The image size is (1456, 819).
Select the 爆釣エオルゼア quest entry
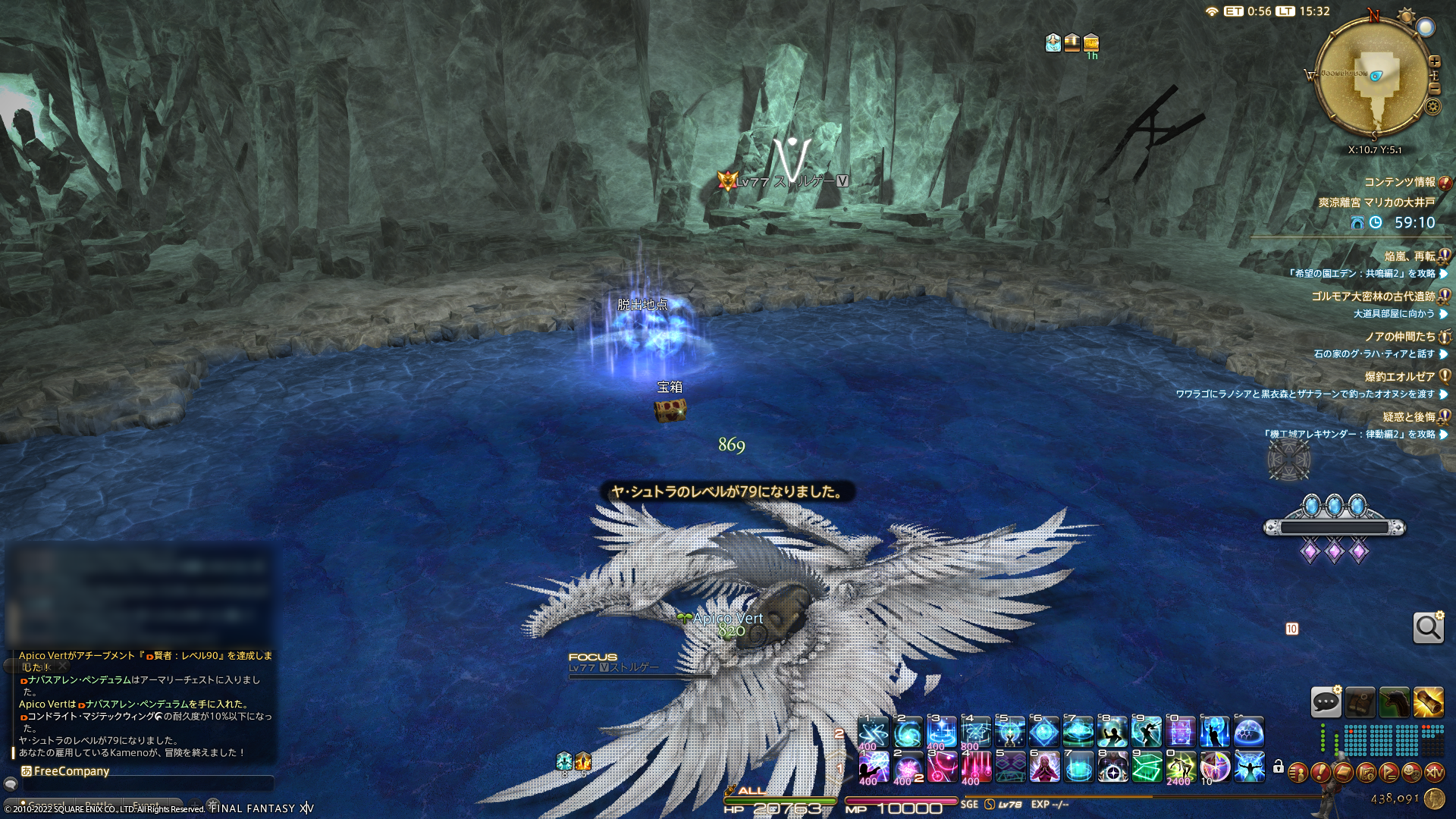click(1399, 377)
